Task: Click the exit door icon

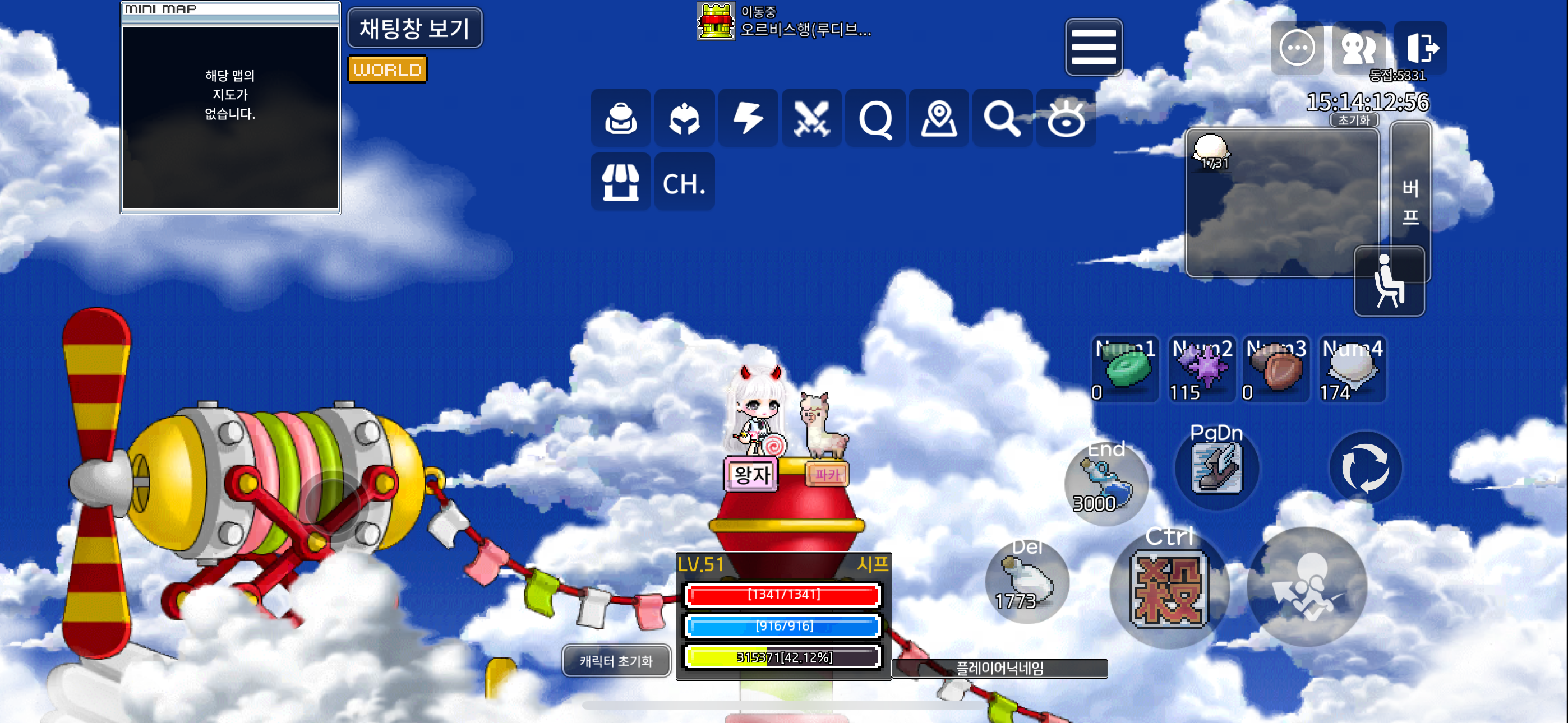Action: point(1421,48)
